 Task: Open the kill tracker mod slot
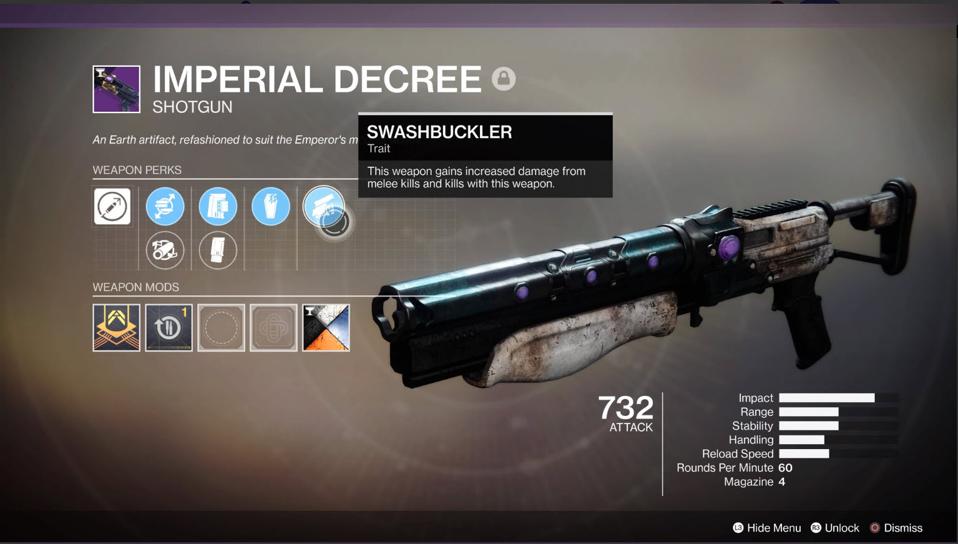pyautogui.click(x=168, y=328)
